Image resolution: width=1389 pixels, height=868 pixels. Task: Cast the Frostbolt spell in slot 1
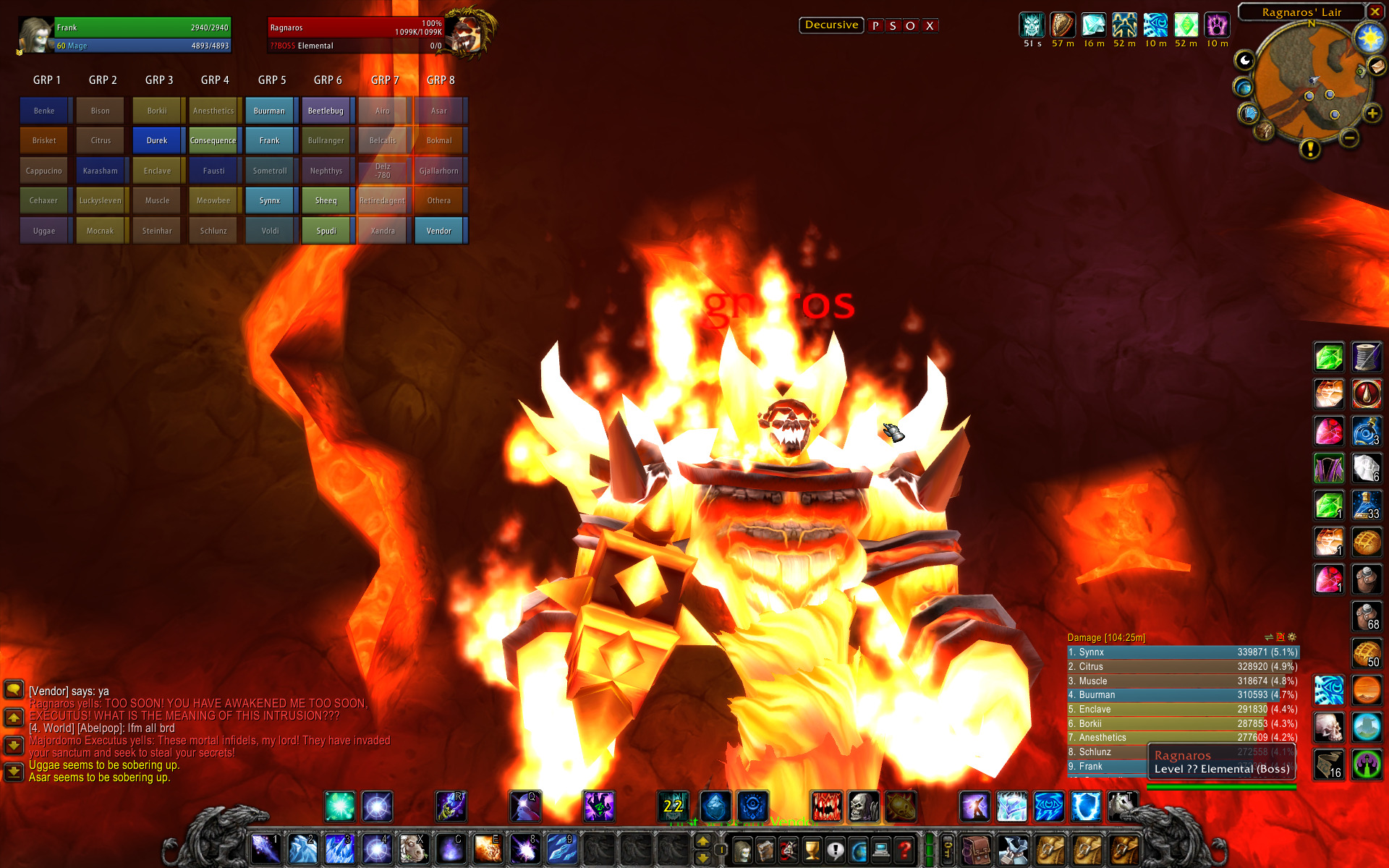[x=266, y=849]
